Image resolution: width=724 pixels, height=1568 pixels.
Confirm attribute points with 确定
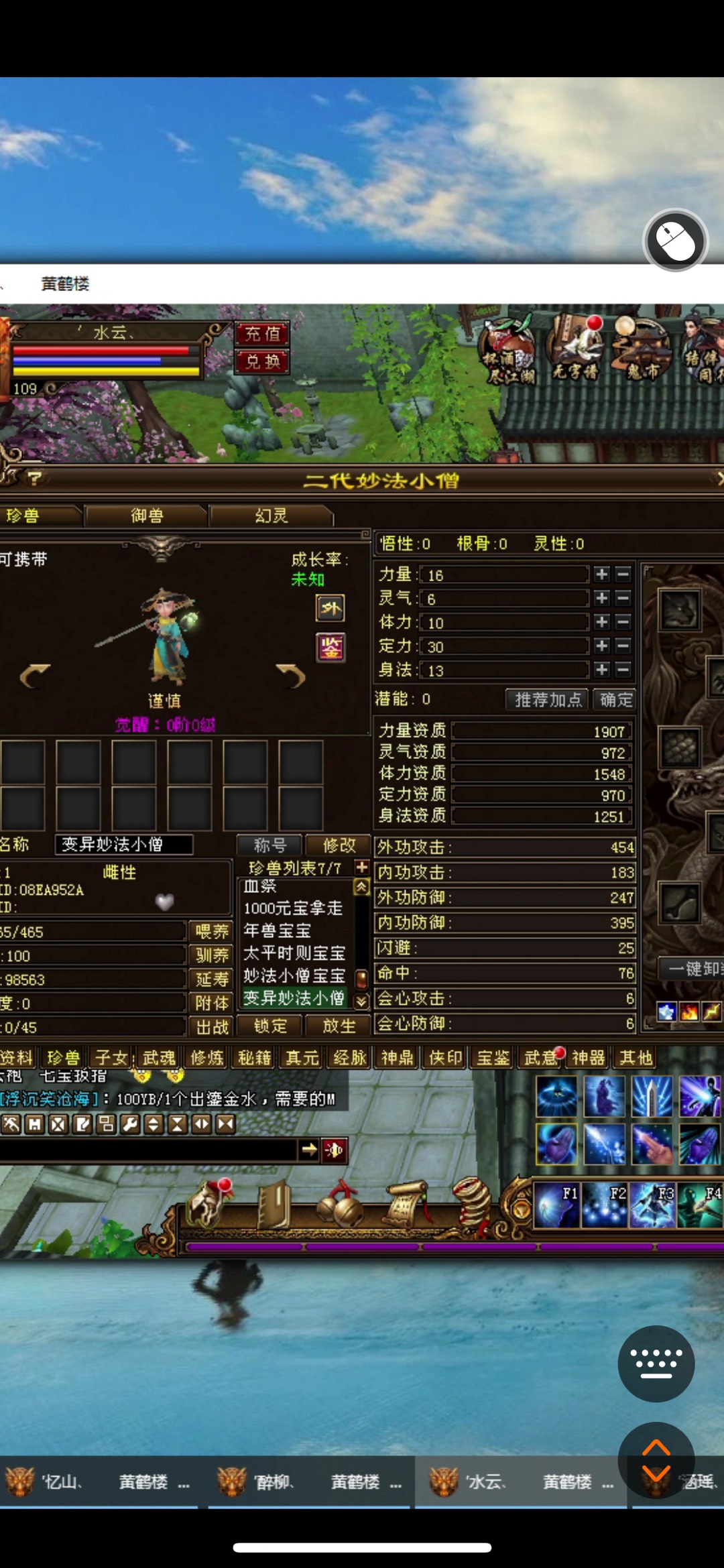click(615, 700)
